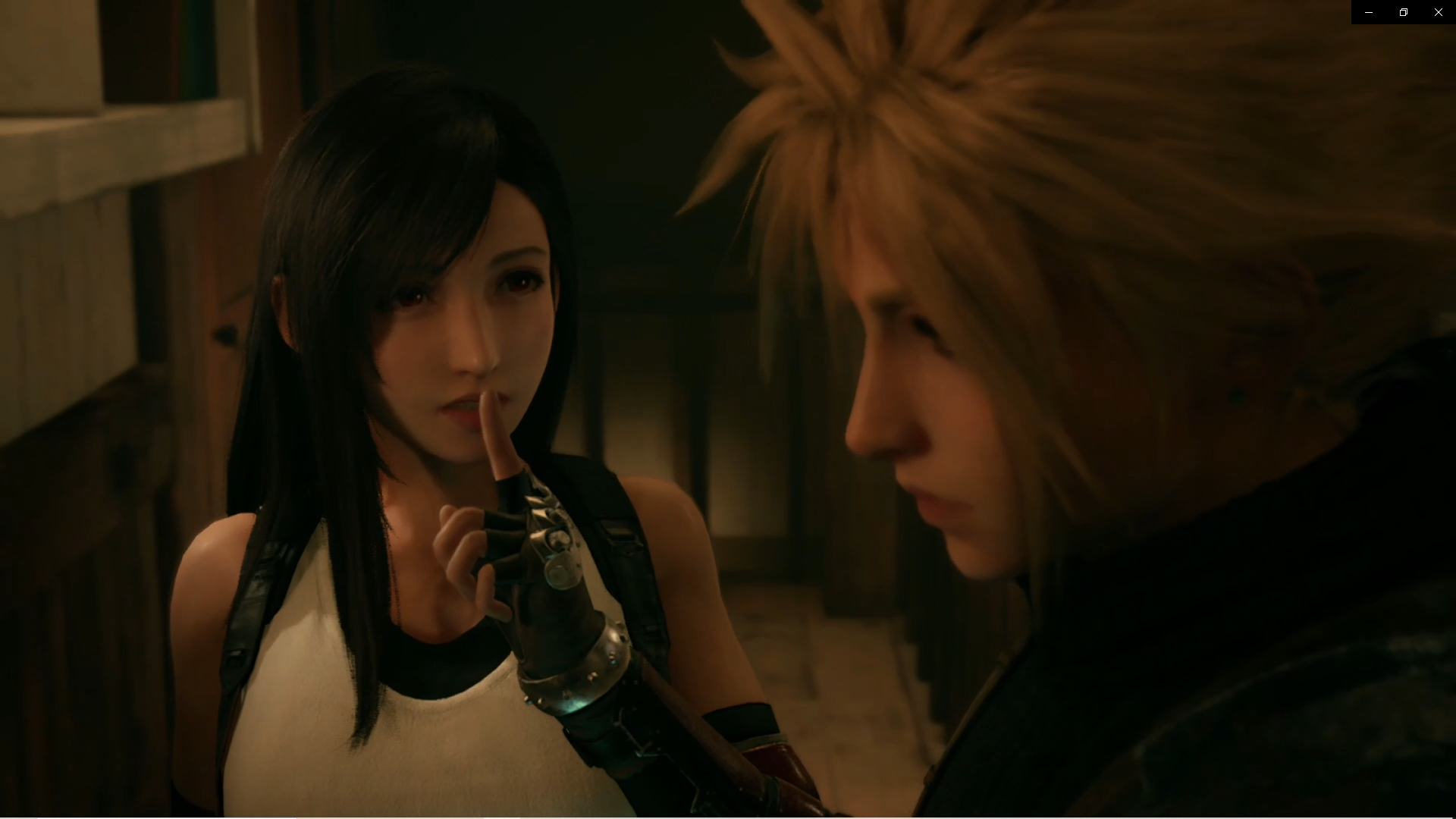1456x819 pixels.
Task: Restore down the game window
Action: point(1404,12)
